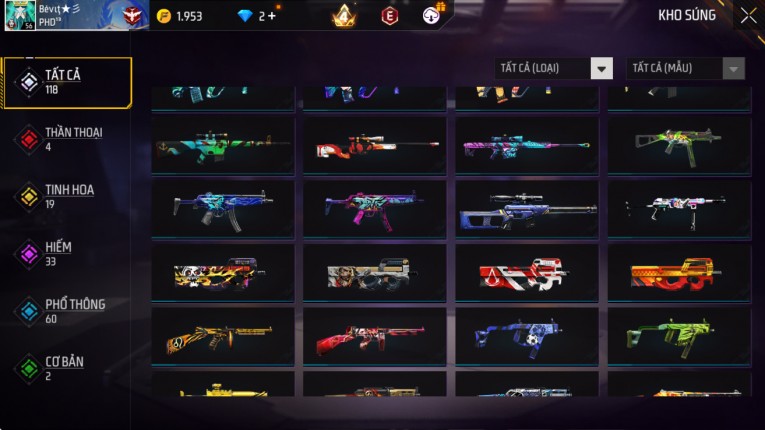Choose the Cơ Bản category
The height and width of the screenshot is (430, 765).
click(67, 367)
